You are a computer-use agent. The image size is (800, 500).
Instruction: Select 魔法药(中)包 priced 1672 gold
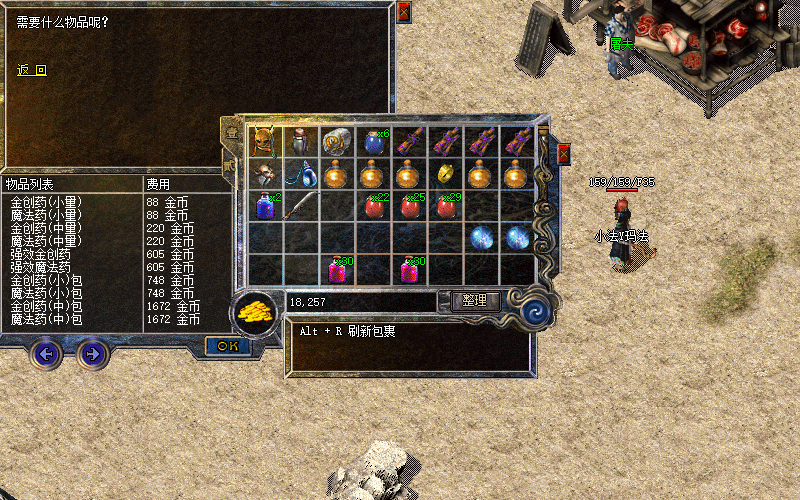click(46, 319)
